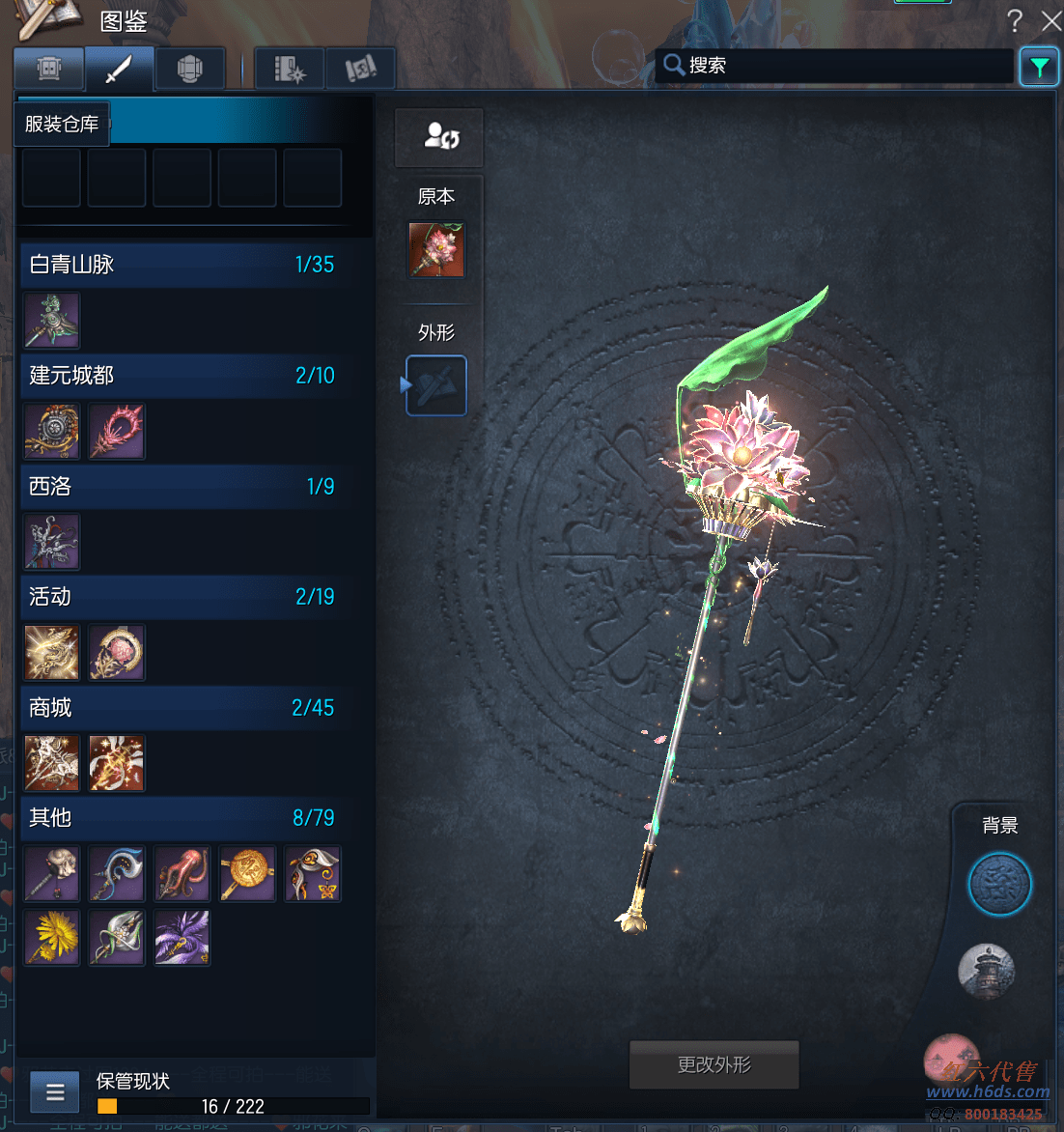
Task: Confirm with the 更改外形 button
Action: click(714, 1064)
